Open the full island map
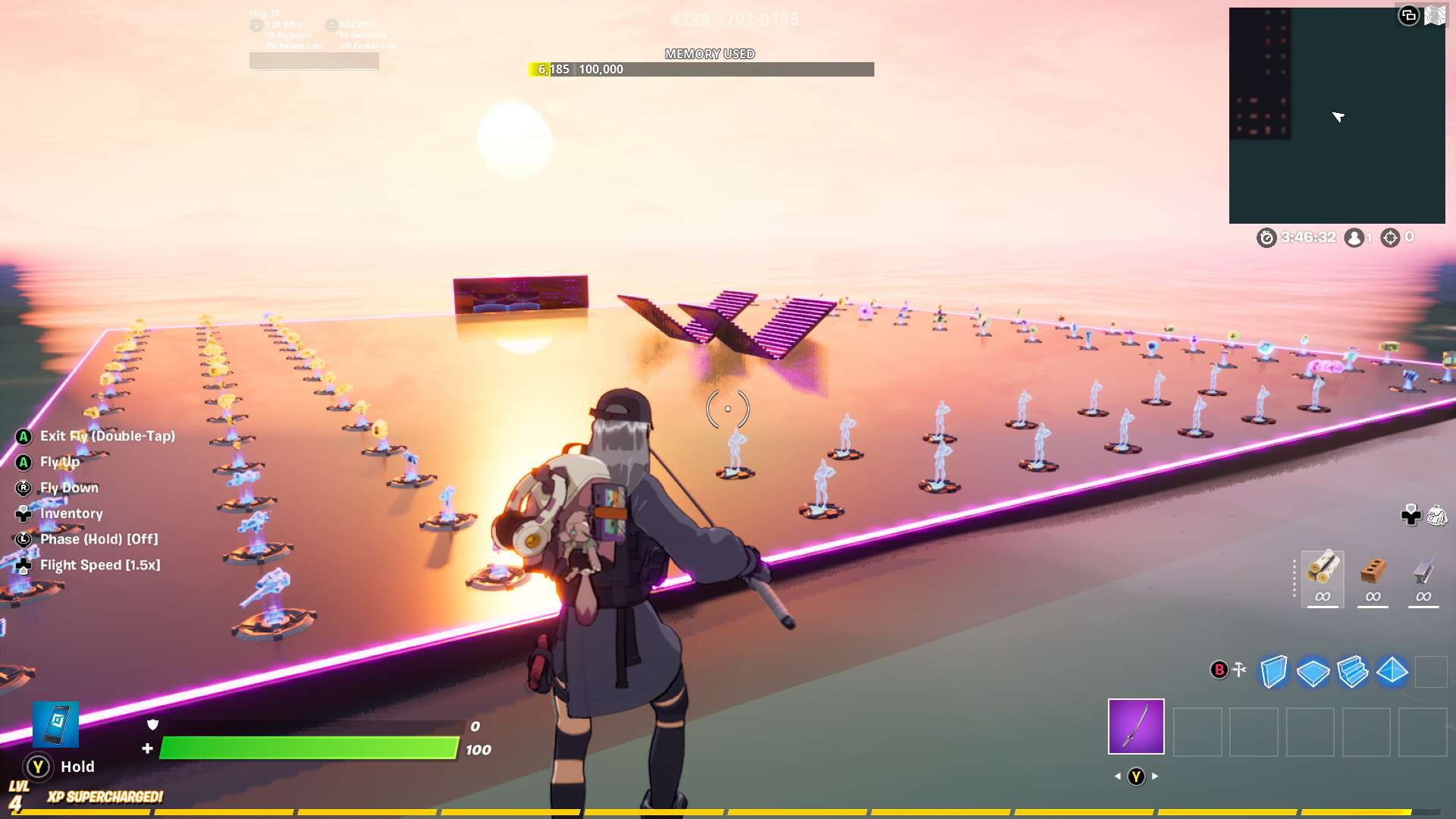Screen dimensions: 1456x819 tap(1434, 14)
